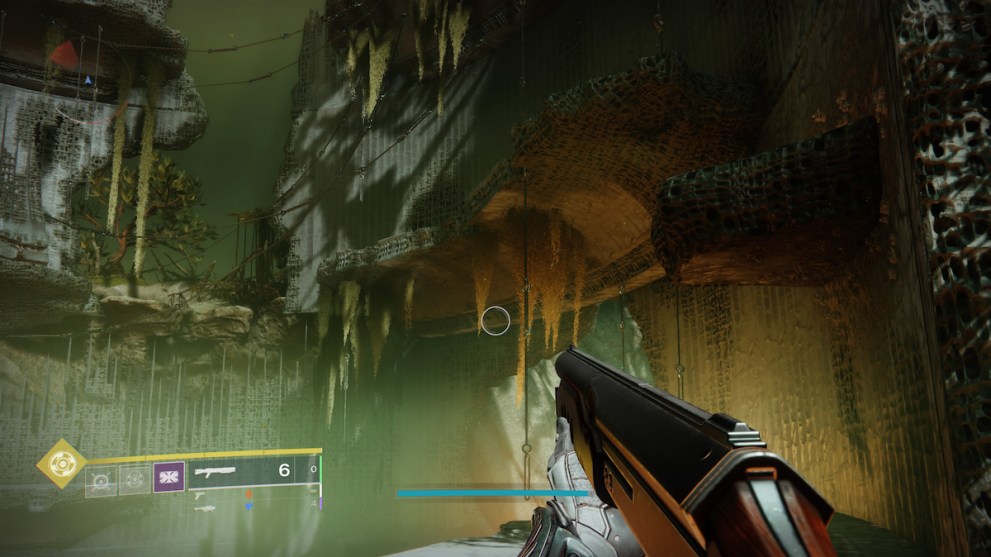
Task: Select the melee ability icon
Action: pos(133,481)
